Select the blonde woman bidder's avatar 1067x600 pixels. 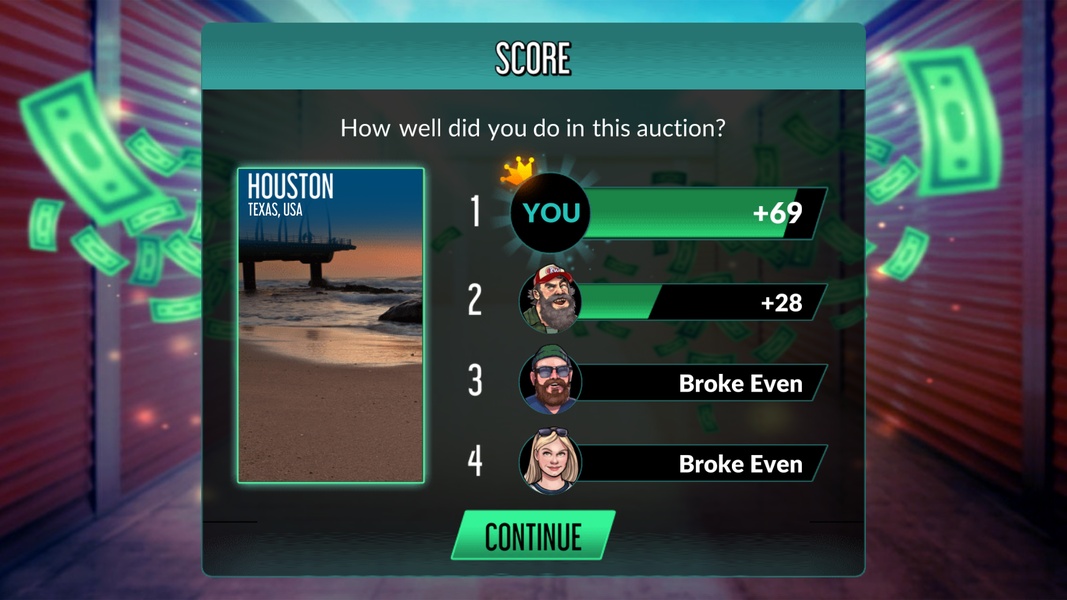(549, 463)
